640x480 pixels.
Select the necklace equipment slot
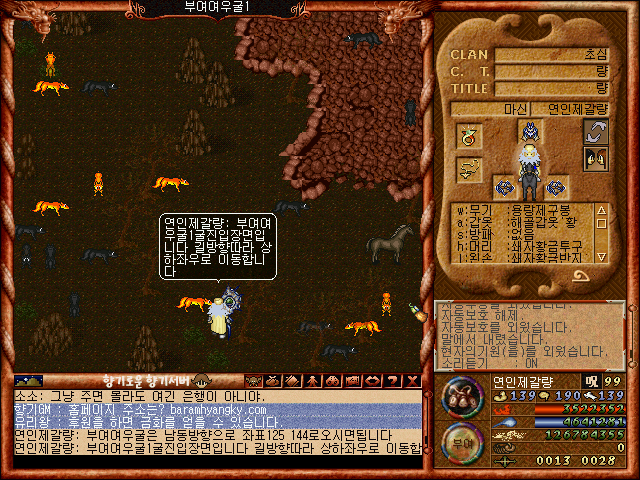(x=469, y=169)
